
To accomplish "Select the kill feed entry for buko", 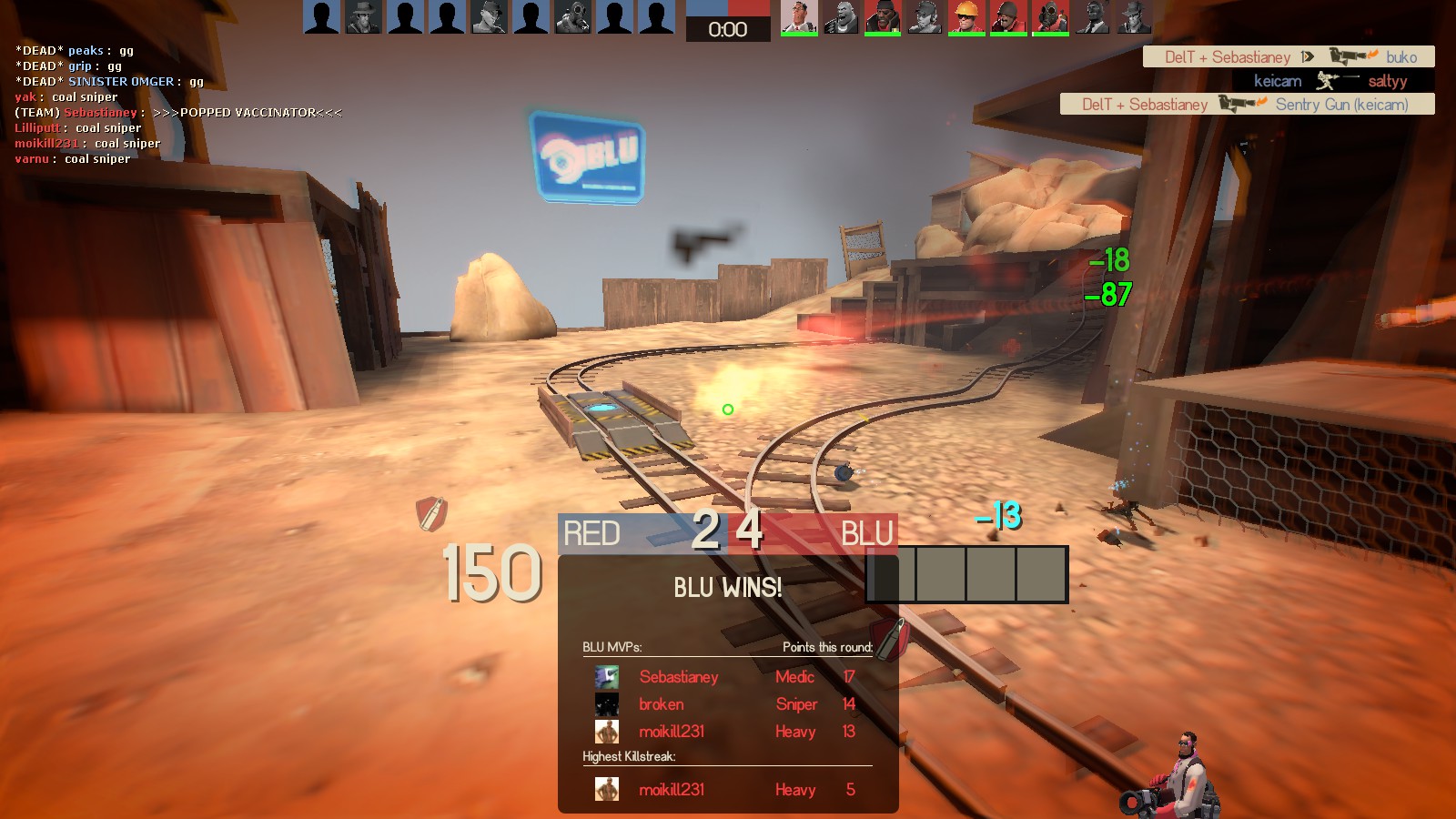I will [x=1289, y=57].
